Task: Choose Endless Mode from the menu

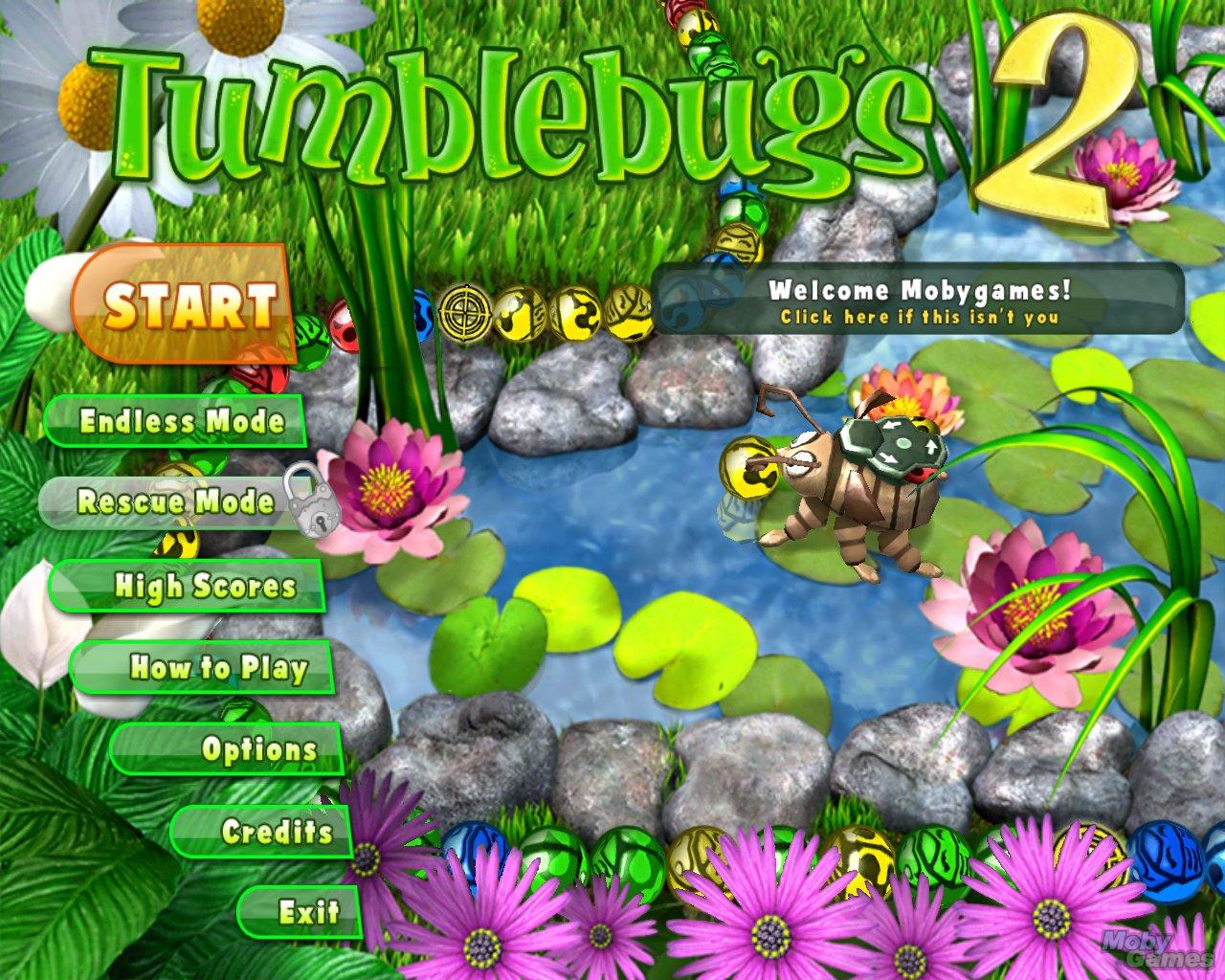Action: pyautogui.click(x=178, y=422)
